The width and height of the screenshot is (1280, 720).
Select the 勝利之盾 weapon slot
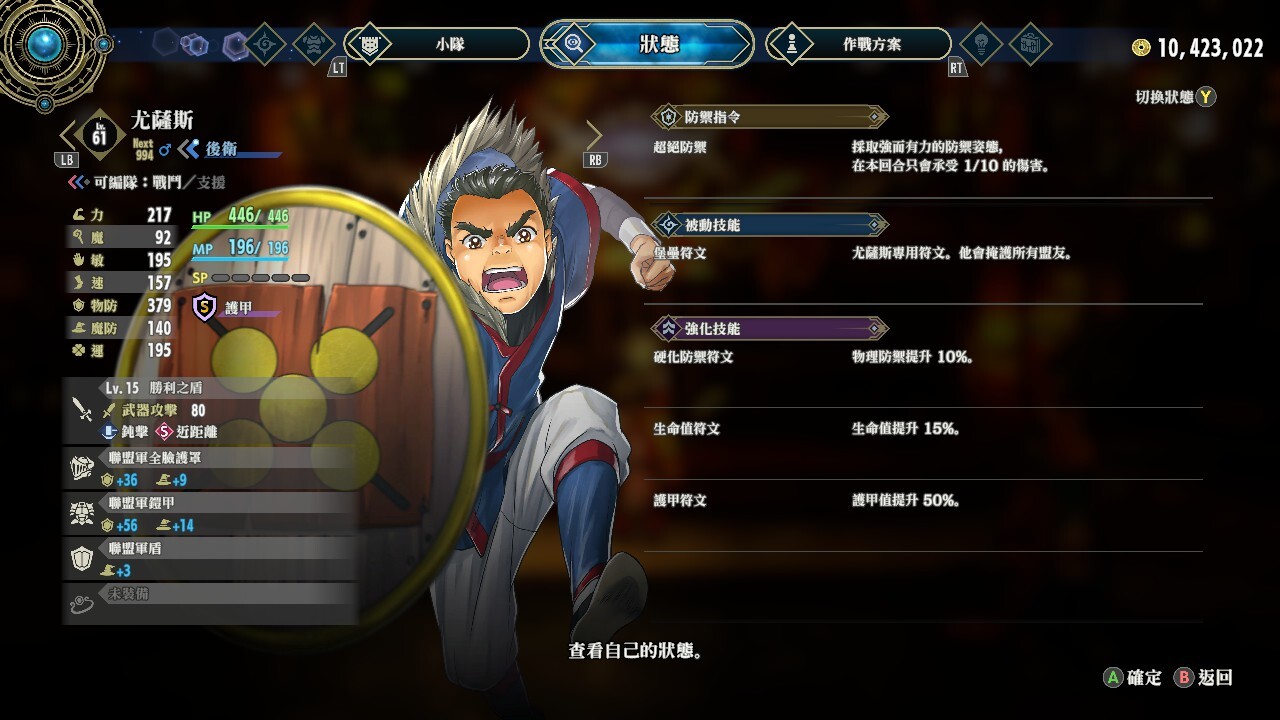[x=210, y=410]
